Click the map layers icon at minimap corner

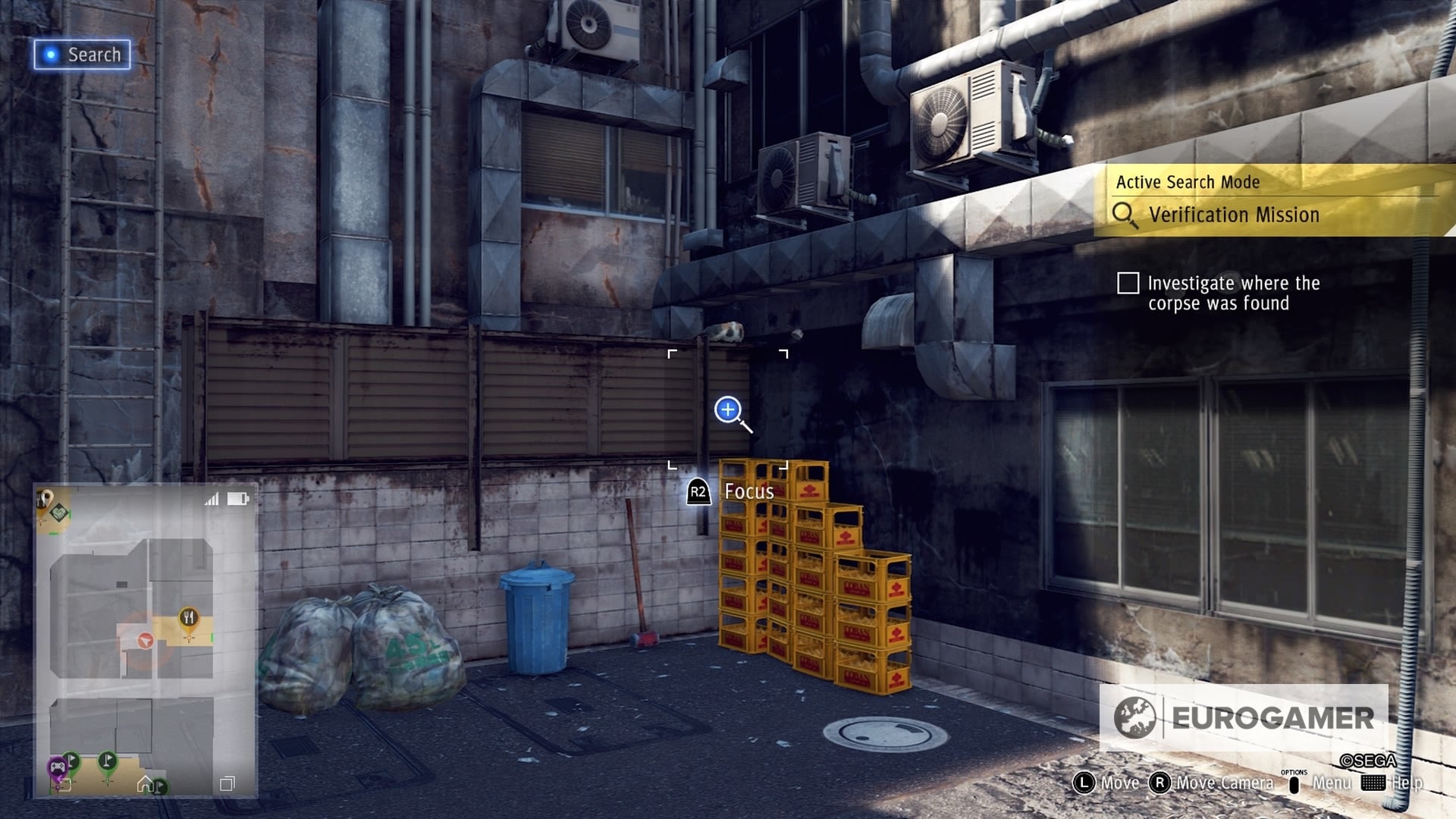pyautogui.click(x=227, y=783)
